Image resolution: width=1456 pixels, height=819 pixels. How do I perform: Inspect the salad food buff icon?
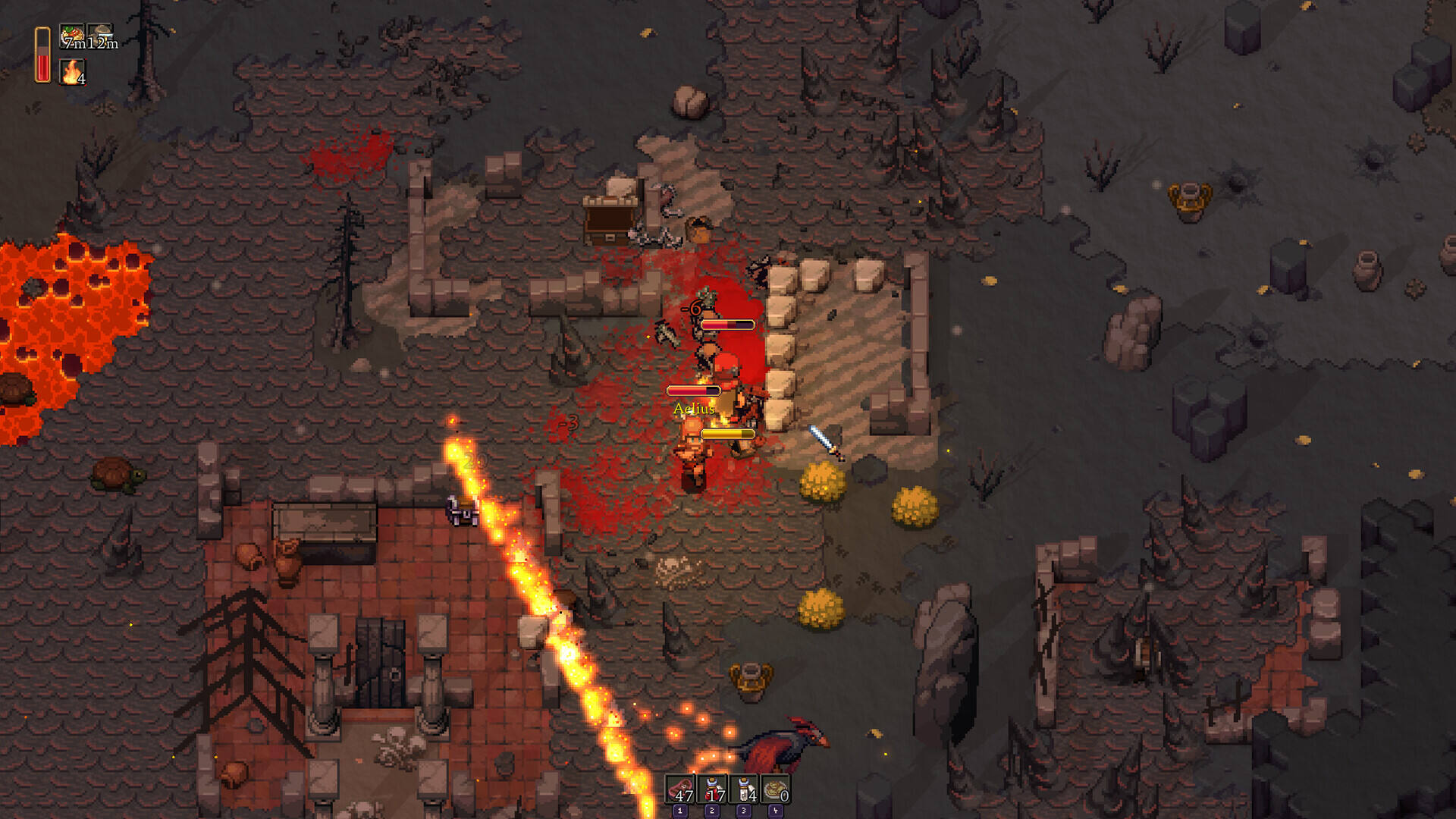click(x=72, y=36)
